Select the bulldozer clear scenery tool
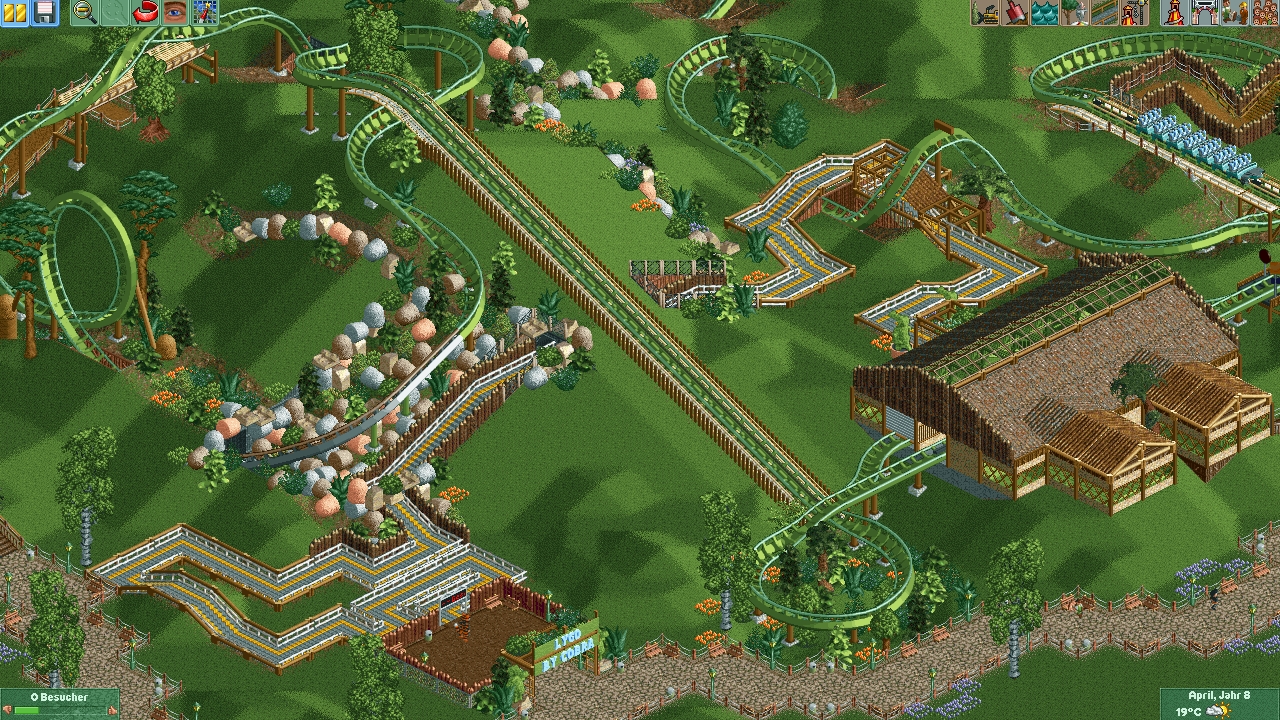Image resolution: width=1280 pixels, height=720 pixels. click(986, 12)
